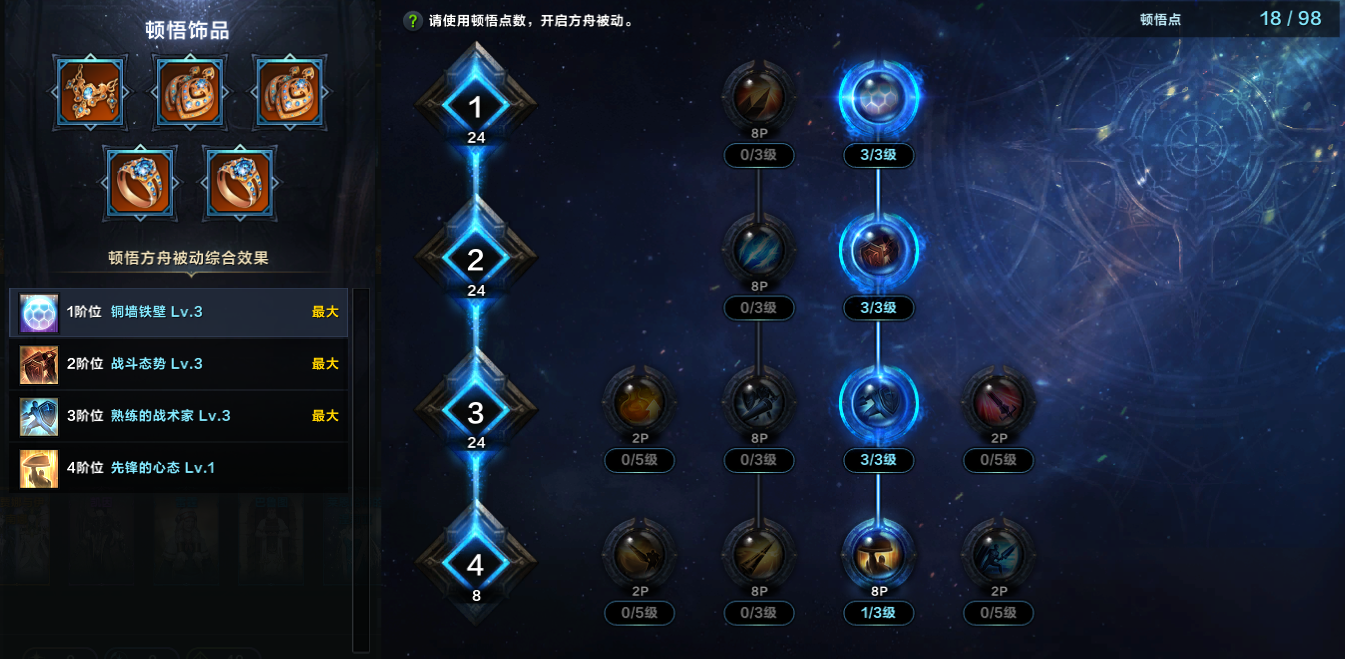Choose the glowing hexagon shield passive node
The image size is (1345, 659).
point(878,97)
